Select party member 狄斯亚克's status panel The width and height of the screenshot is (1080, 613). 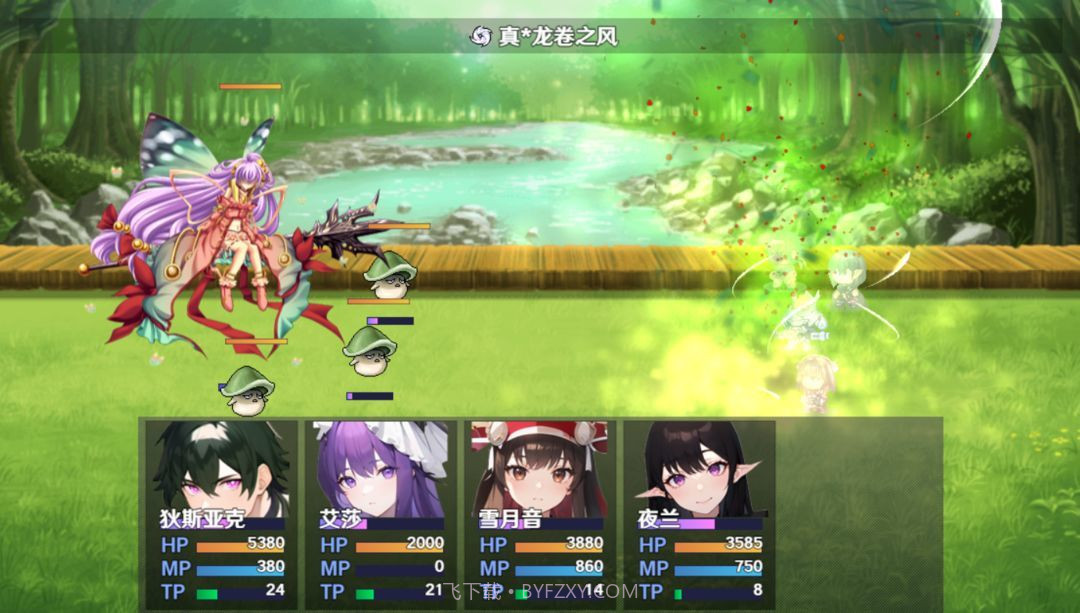pos(222,512)
